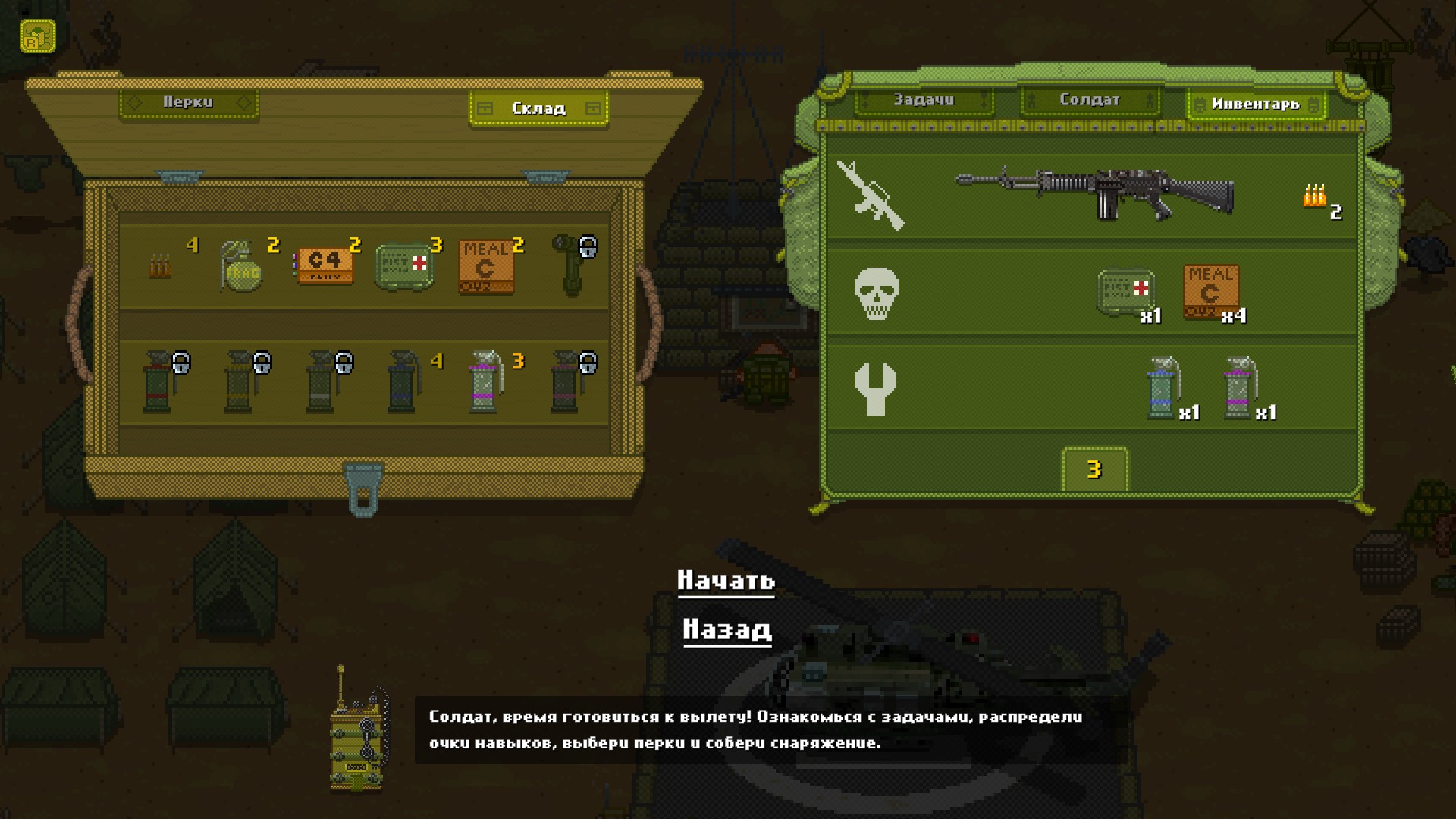
Task: Show the Задачи objectives tab
Action: coord(924,100)
